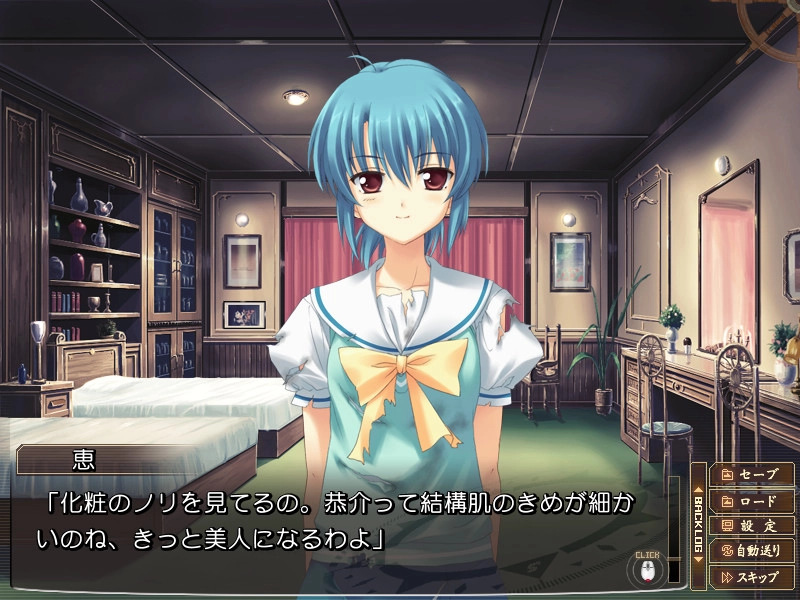
Task: Open the ロード (Load) menu
Action: 751,499
